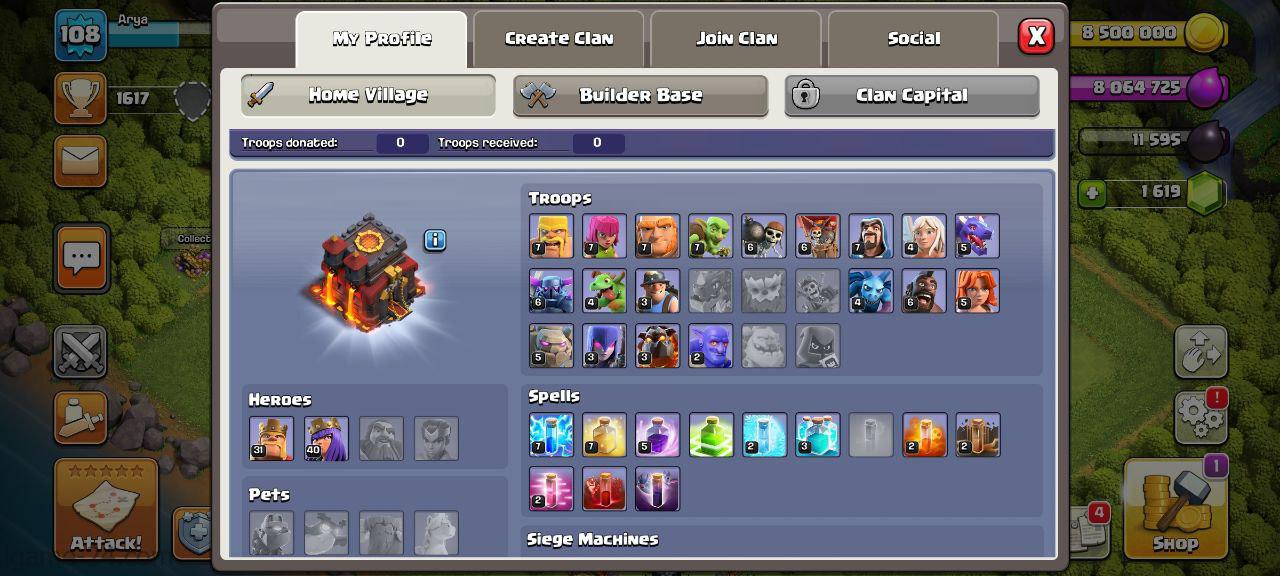Open the Shop
This screenshot has height=576, width=1280.
[x=1174, y=510]
